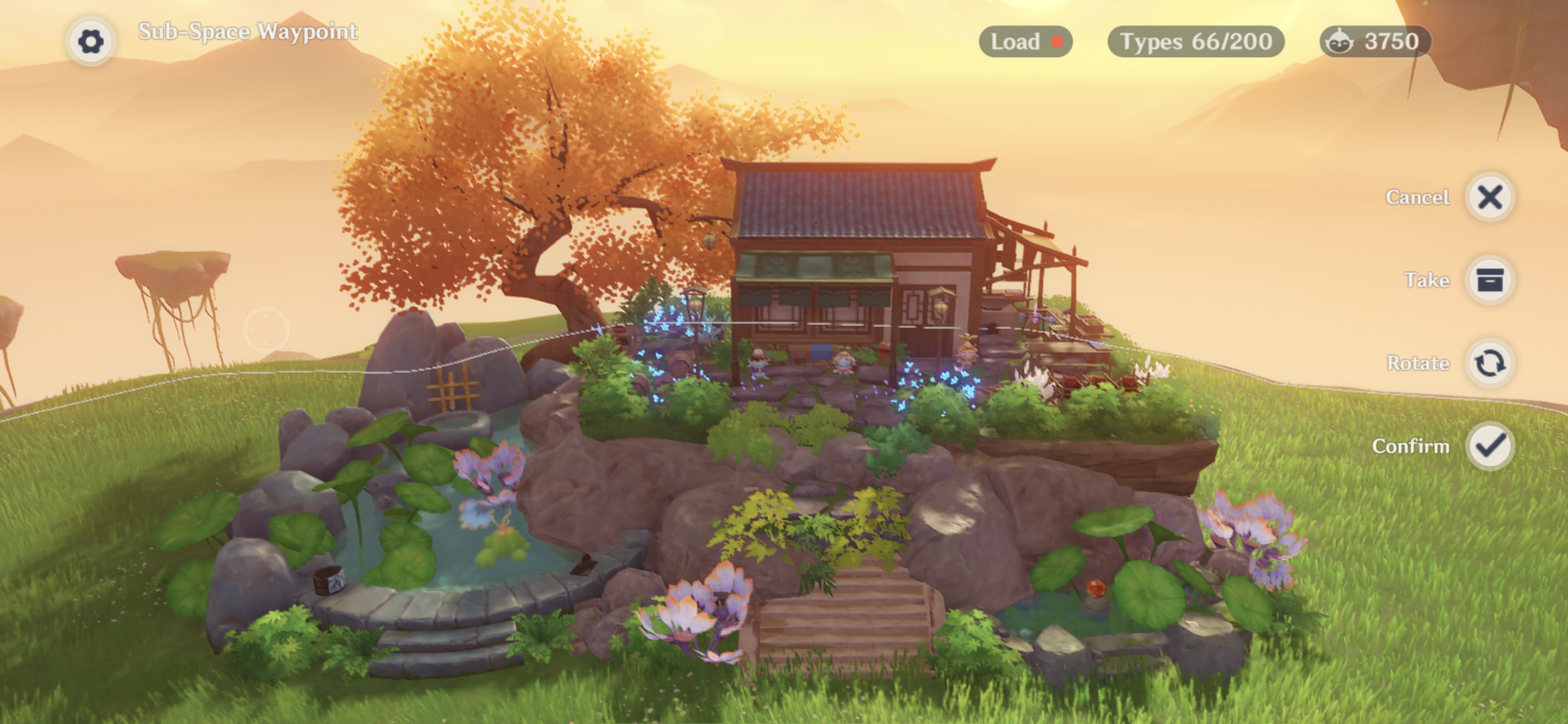Click the Types 66/200 counter
Screen dimensions: 1568x724
[x=1197, y=41]
